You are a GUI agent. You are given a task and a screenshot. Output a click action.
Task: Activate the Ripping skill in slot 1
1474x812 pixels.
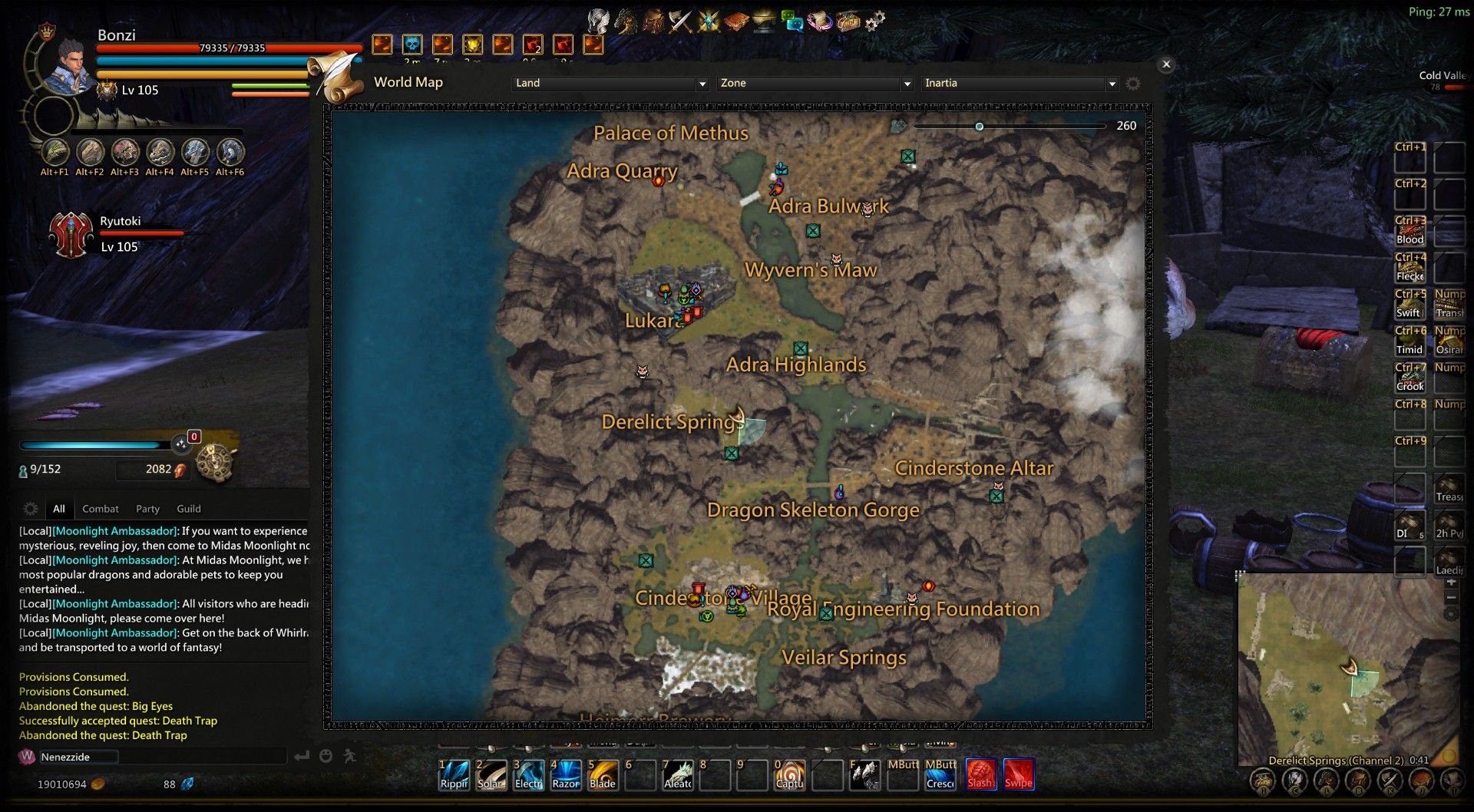tap(454, 774)
